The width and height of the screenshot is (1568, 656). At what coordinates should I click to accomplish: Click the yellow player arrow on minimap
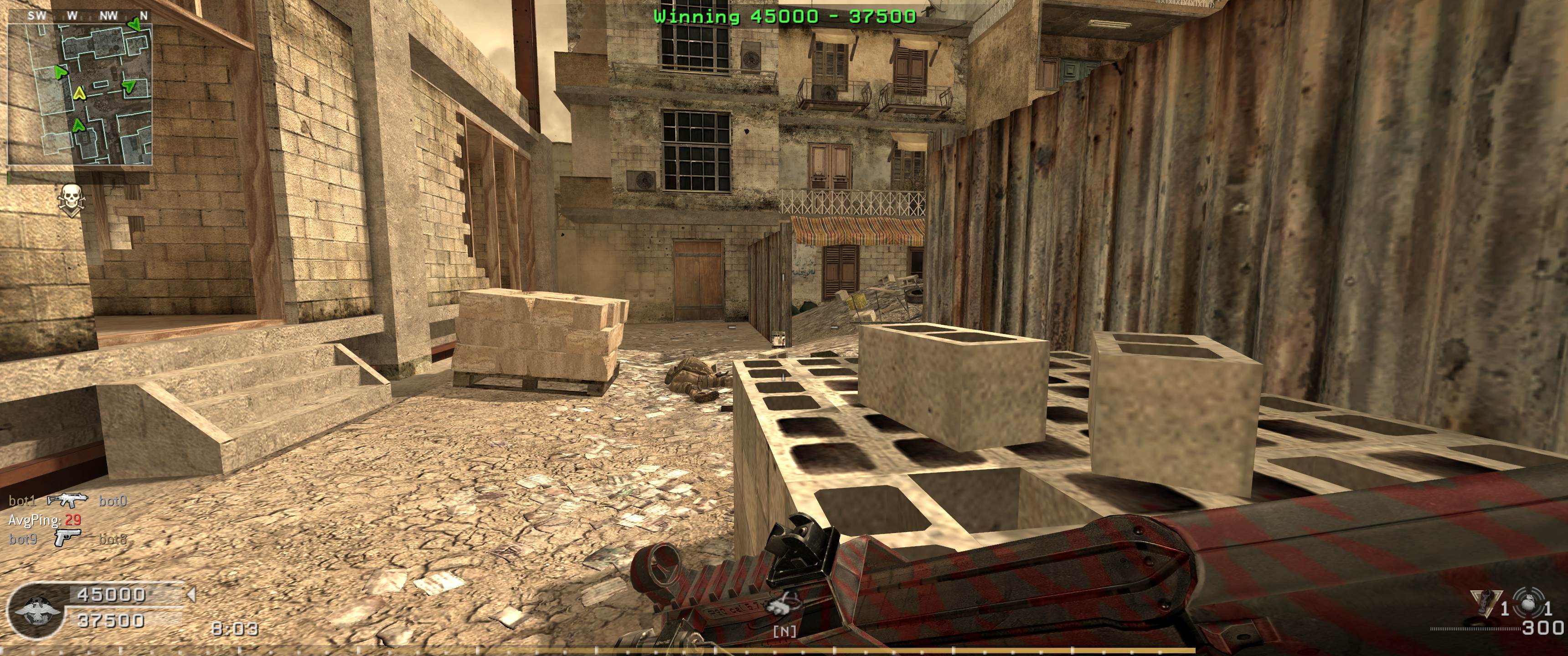(x=78, y=94)
